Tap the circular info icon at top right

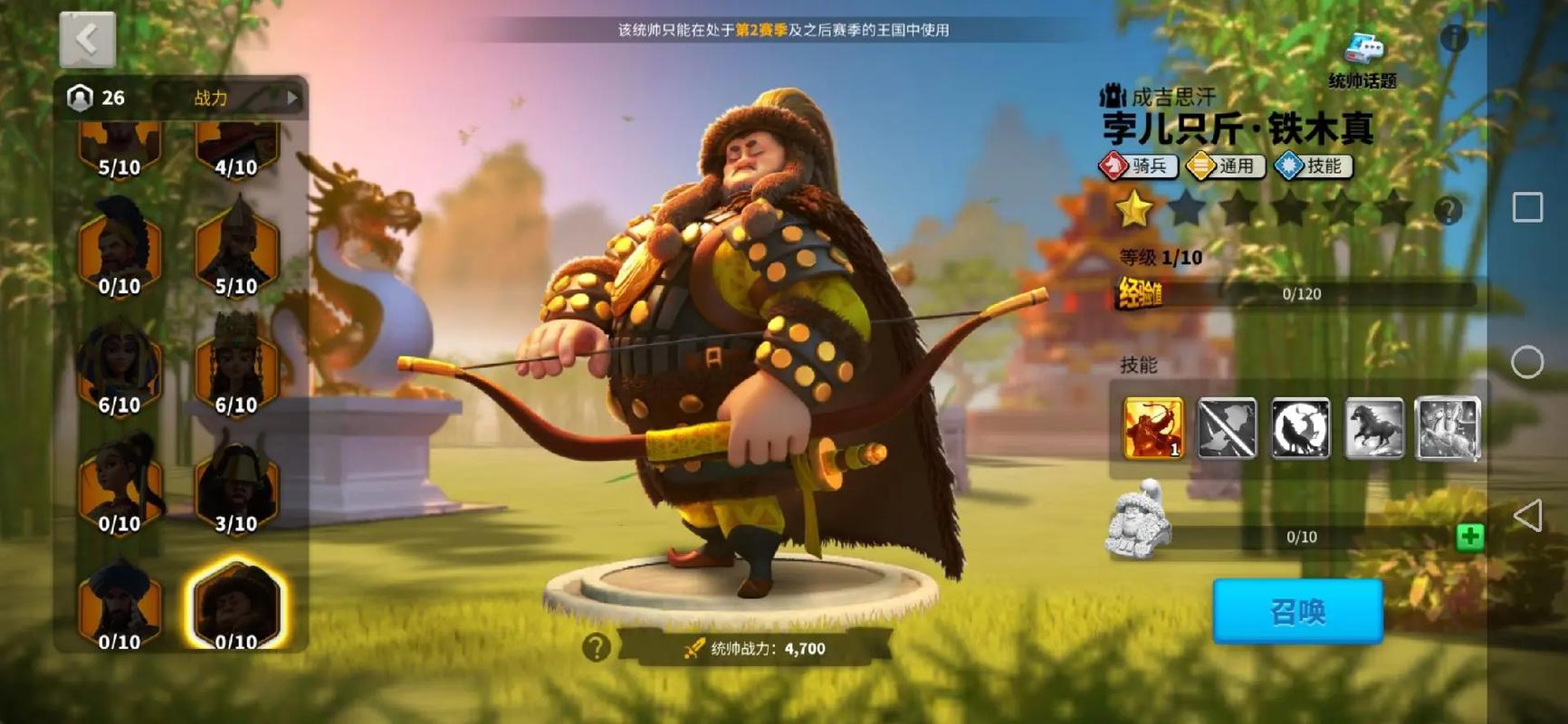tap(1454, 38)
